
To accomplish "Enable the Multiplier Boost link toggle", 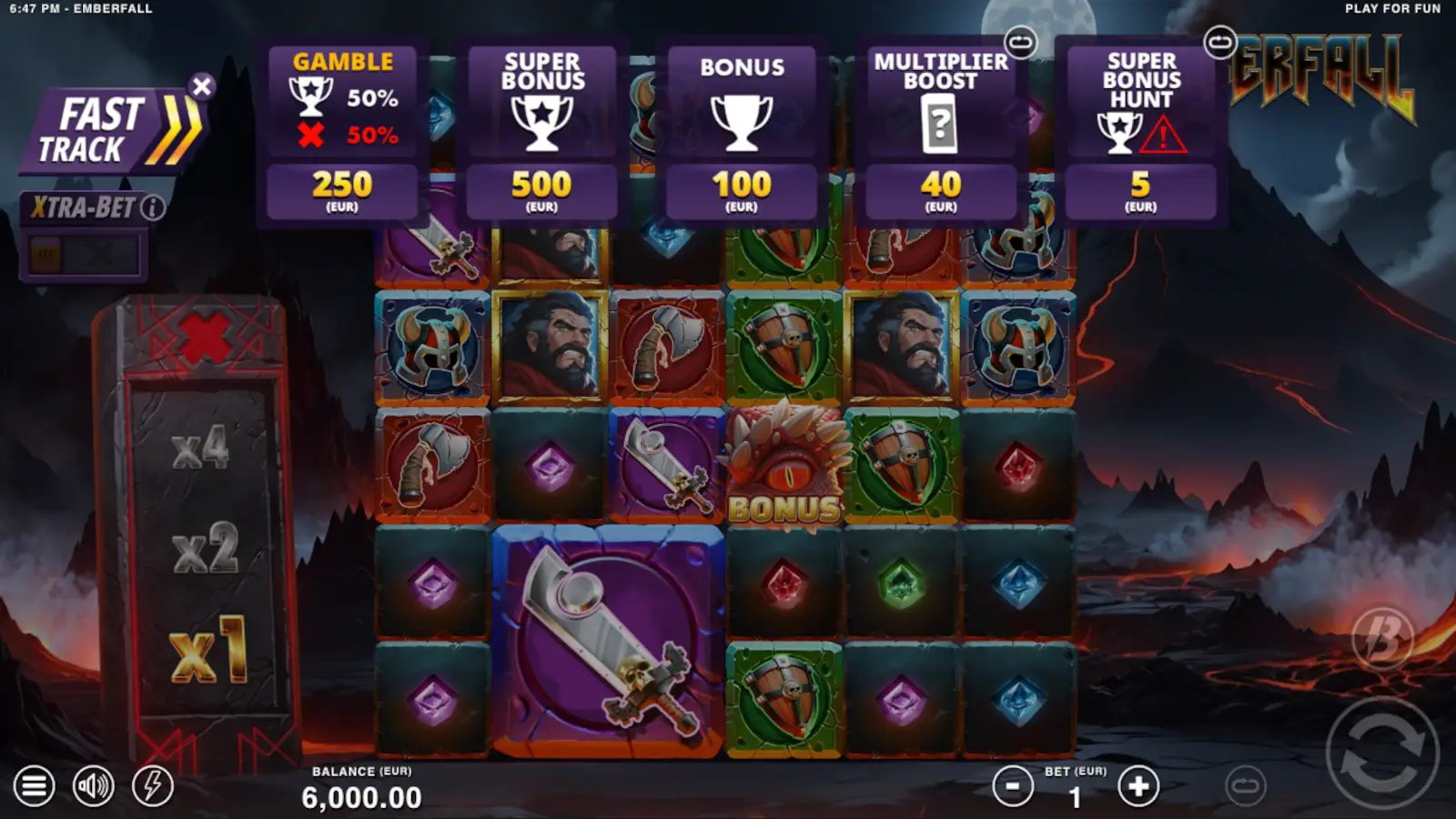I will point(1019,40).
